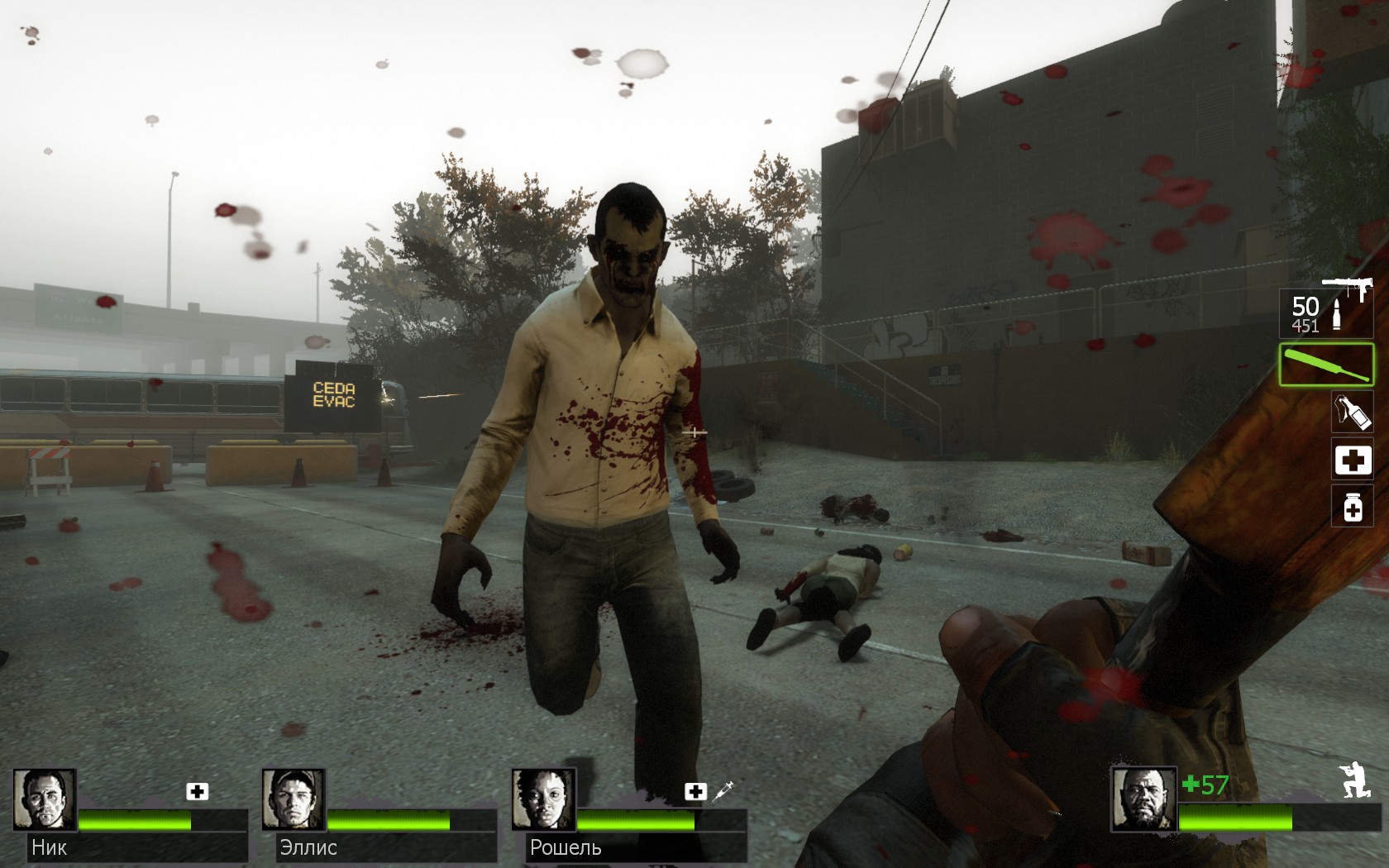Click Rochelle's teammate portrait

coord(543,799)
